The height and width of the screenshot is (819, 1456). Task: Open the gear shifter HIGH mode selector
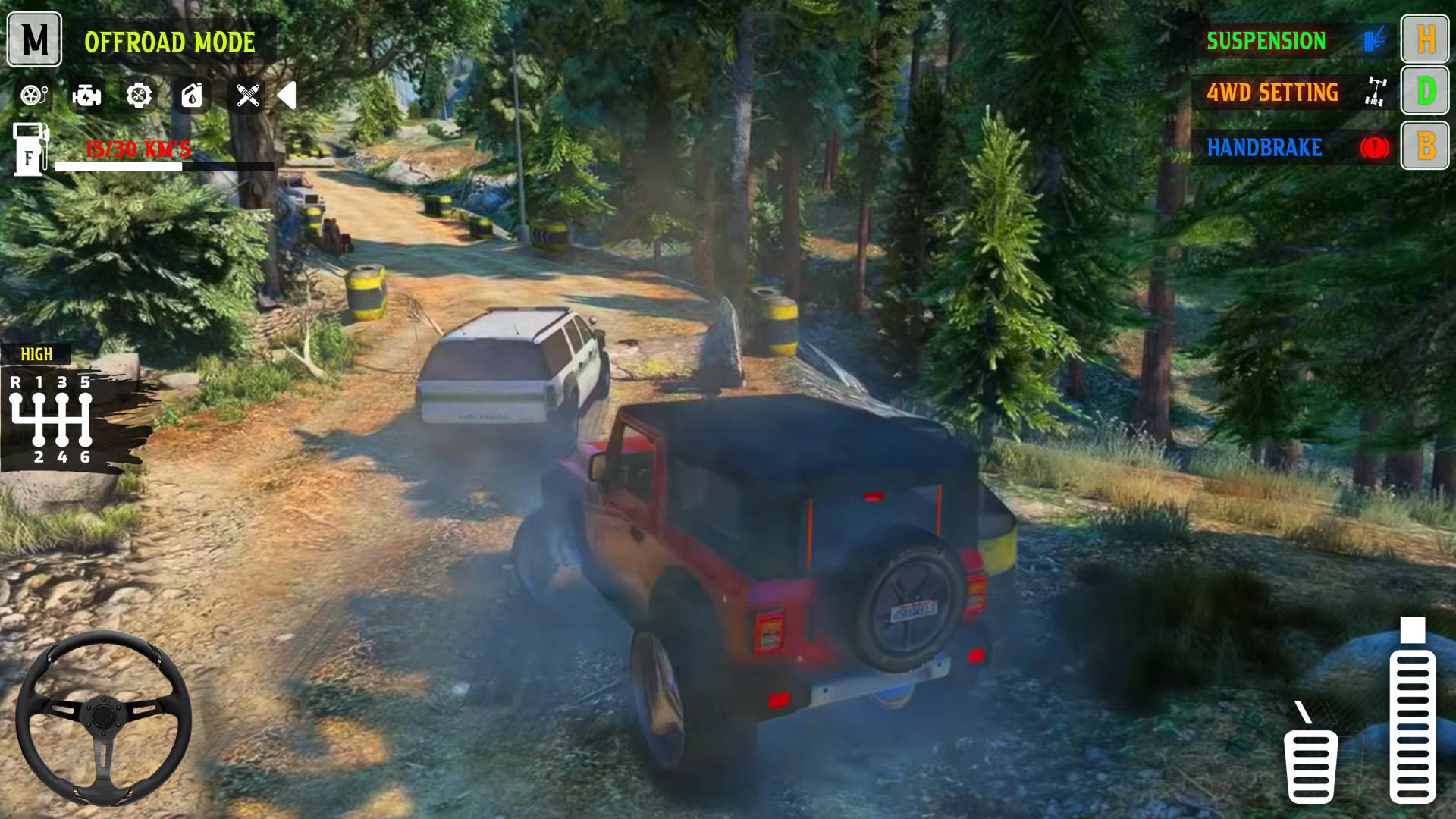pyautogui.click(x=36, y=353)
